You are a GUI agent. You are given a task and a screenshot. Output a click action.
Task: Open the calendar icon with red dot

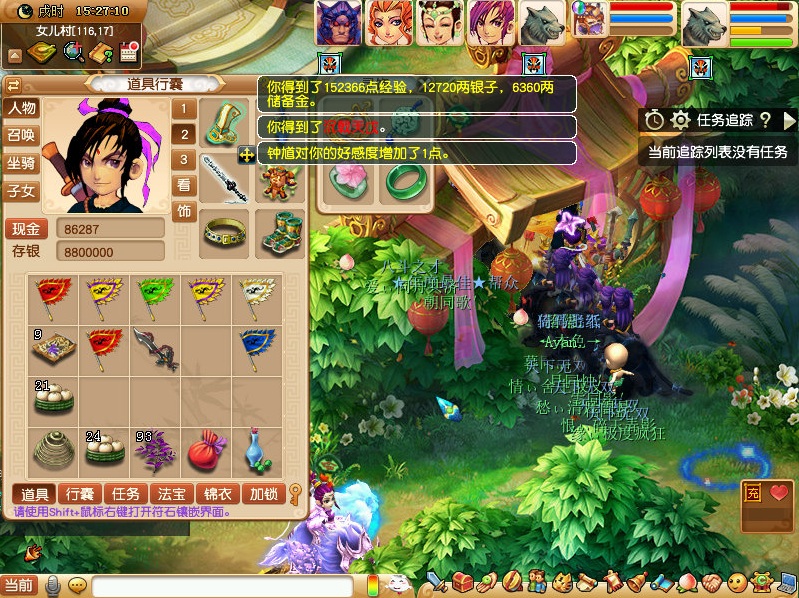tap(127, 52)
